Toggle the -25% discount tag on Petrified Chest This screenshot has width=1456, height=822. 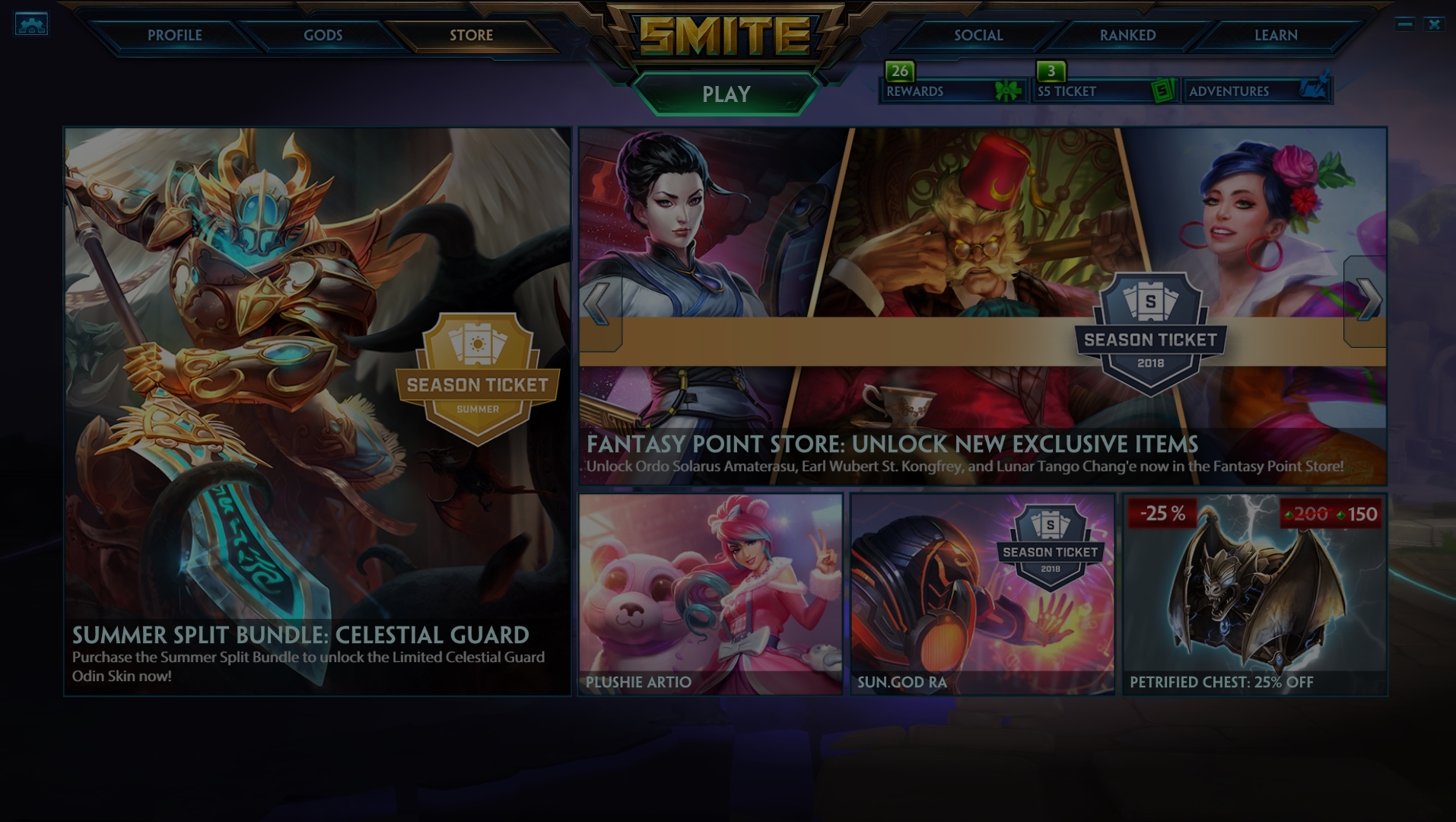click(x=1164, y=514)
